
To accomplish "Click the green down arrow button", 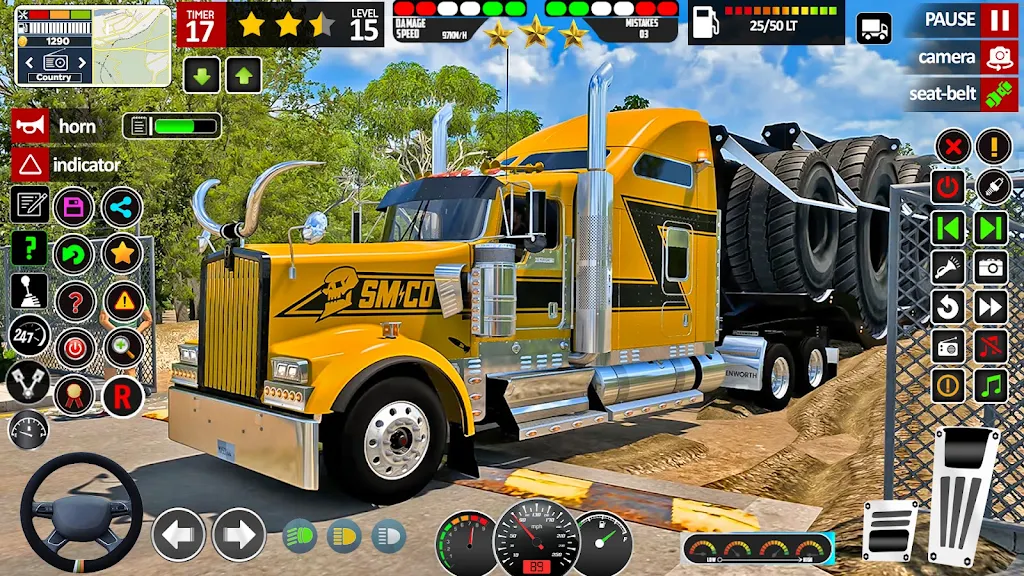I will coord(201,75).
